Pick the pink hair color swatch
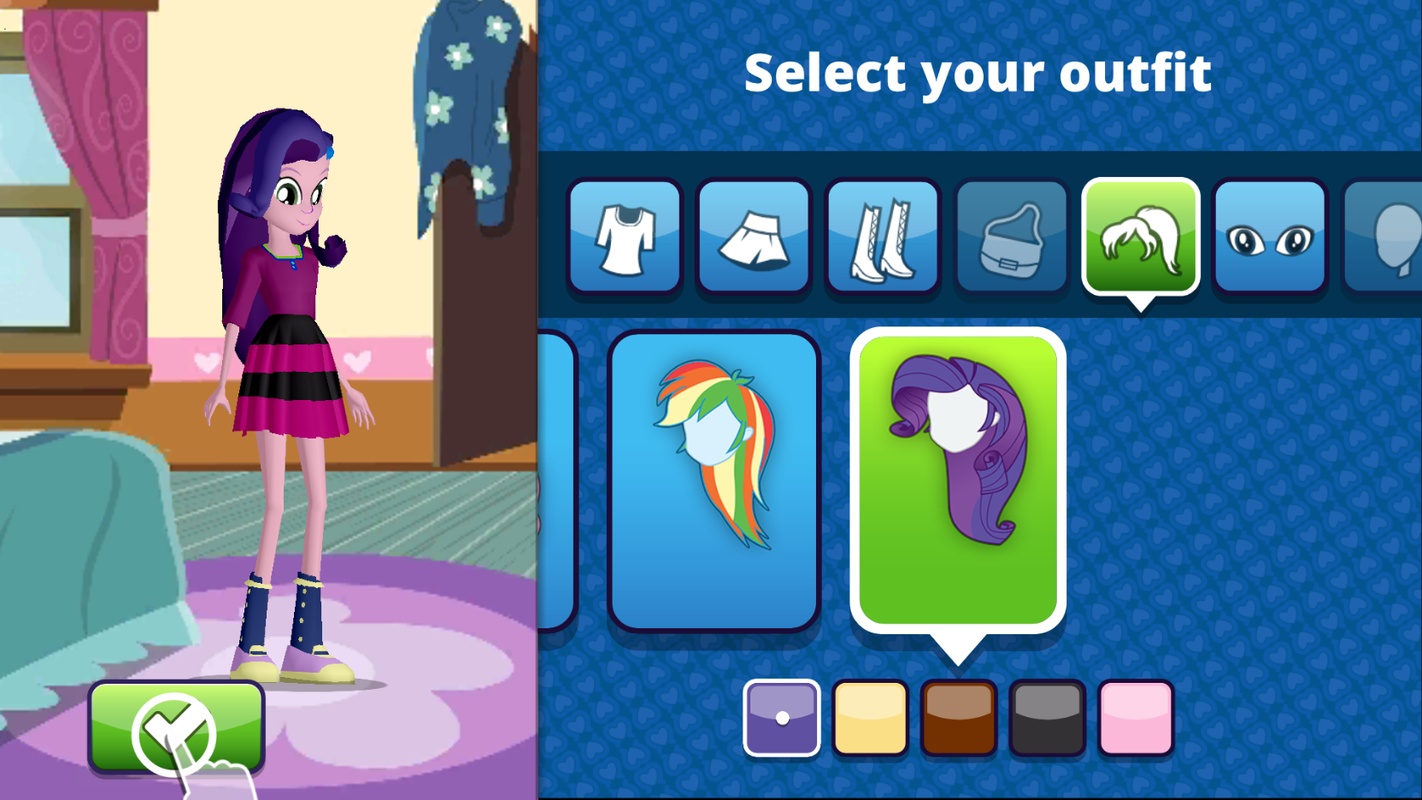 (x=1135, y=717)
